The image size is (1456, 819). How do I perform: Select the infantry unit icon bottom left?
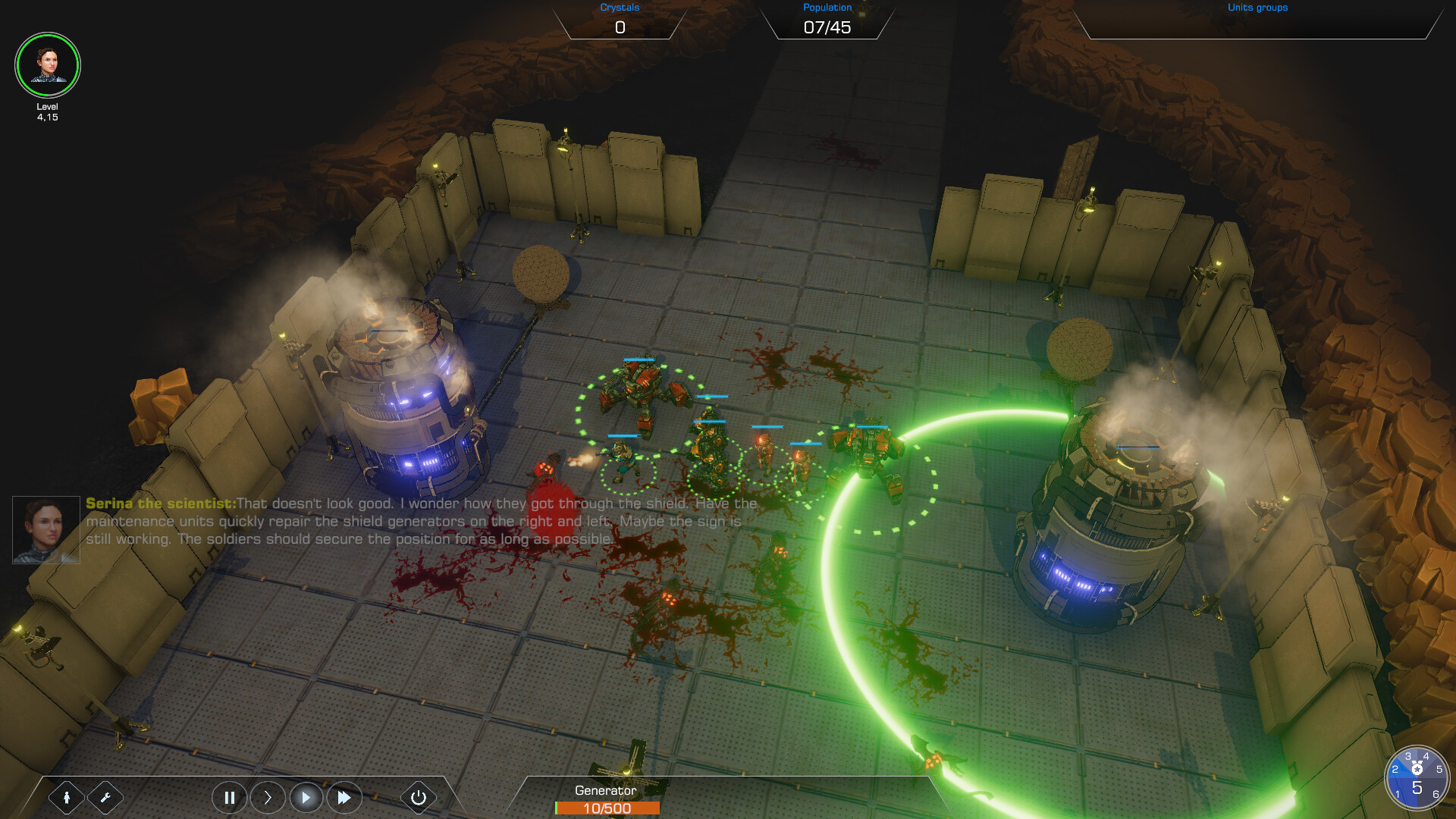pyautogui.click(x=68, y=797)
